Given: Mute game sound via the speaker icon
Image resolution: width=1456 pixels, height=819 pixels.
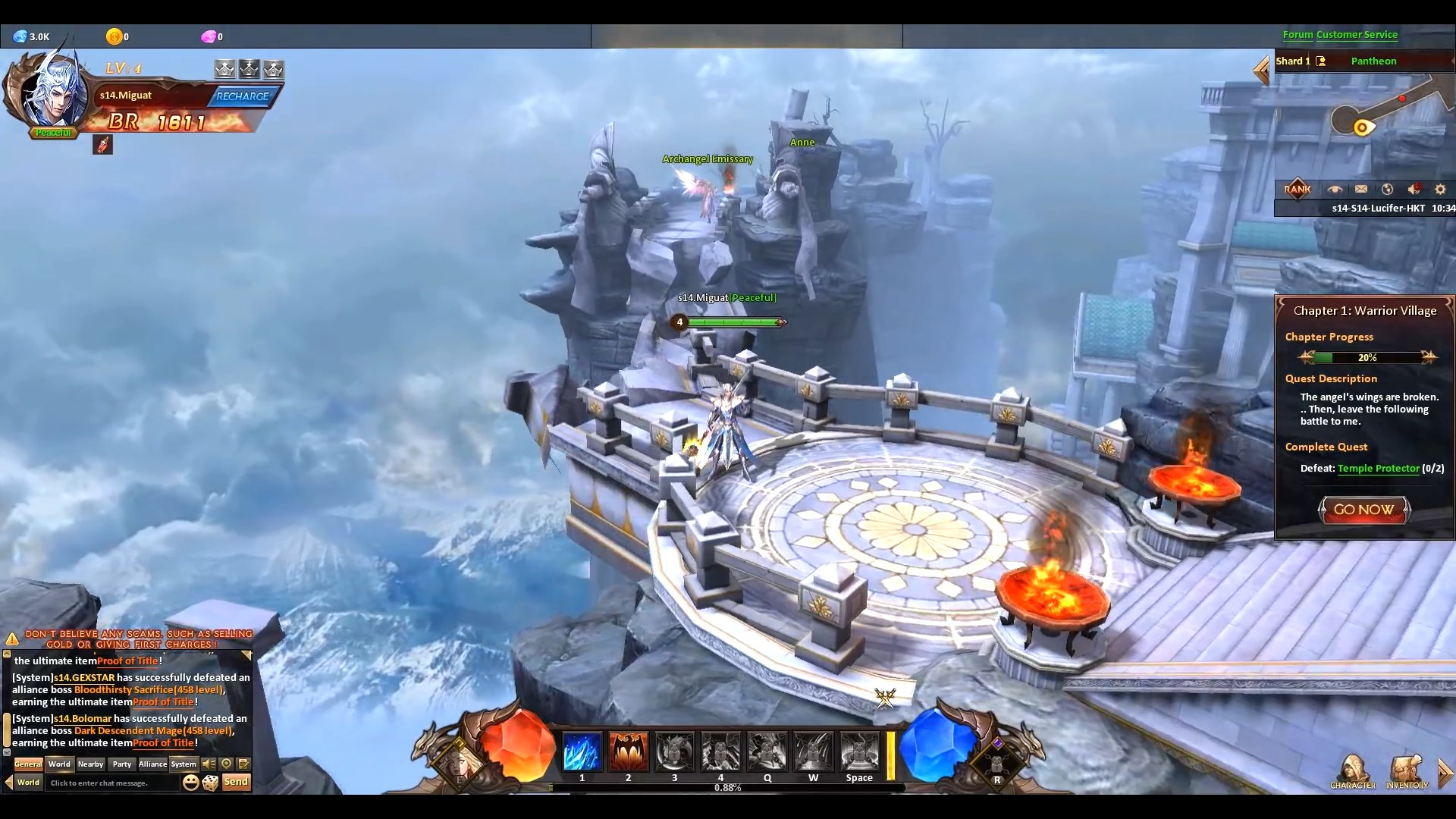Looking at the screenshot, I should pos(1414,189).
